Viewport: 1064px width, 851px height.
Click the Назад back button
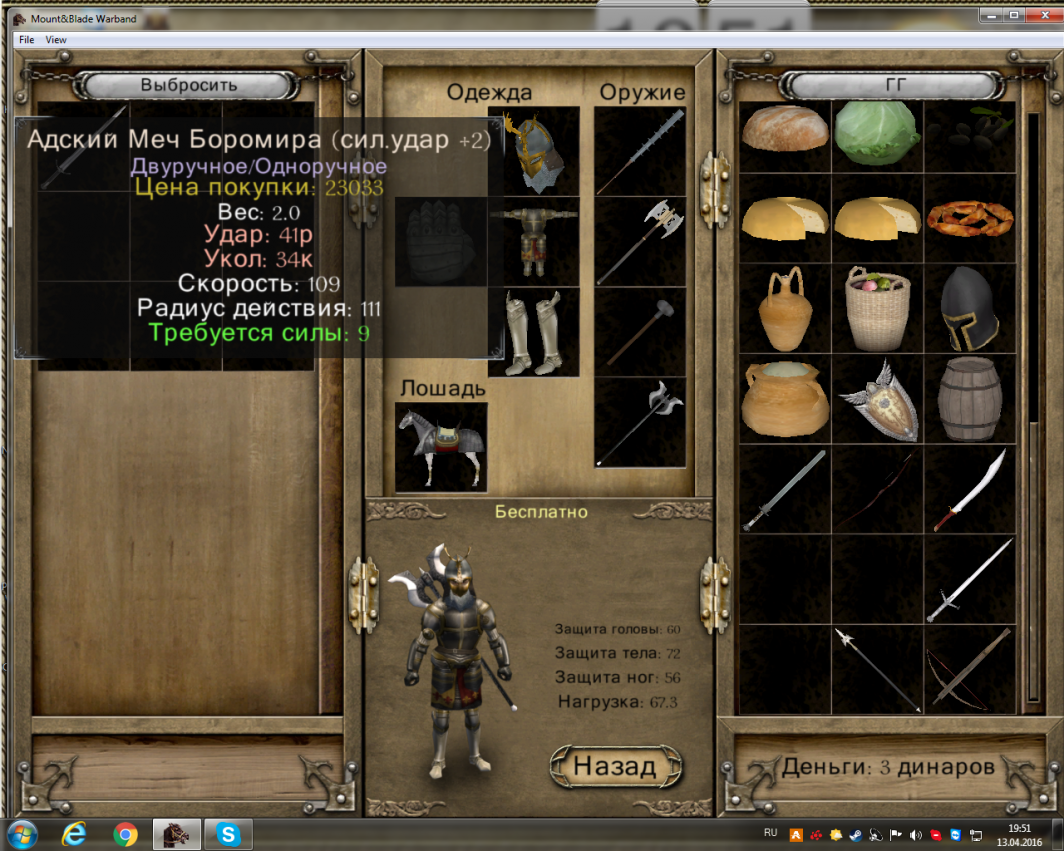pos(614,766)
